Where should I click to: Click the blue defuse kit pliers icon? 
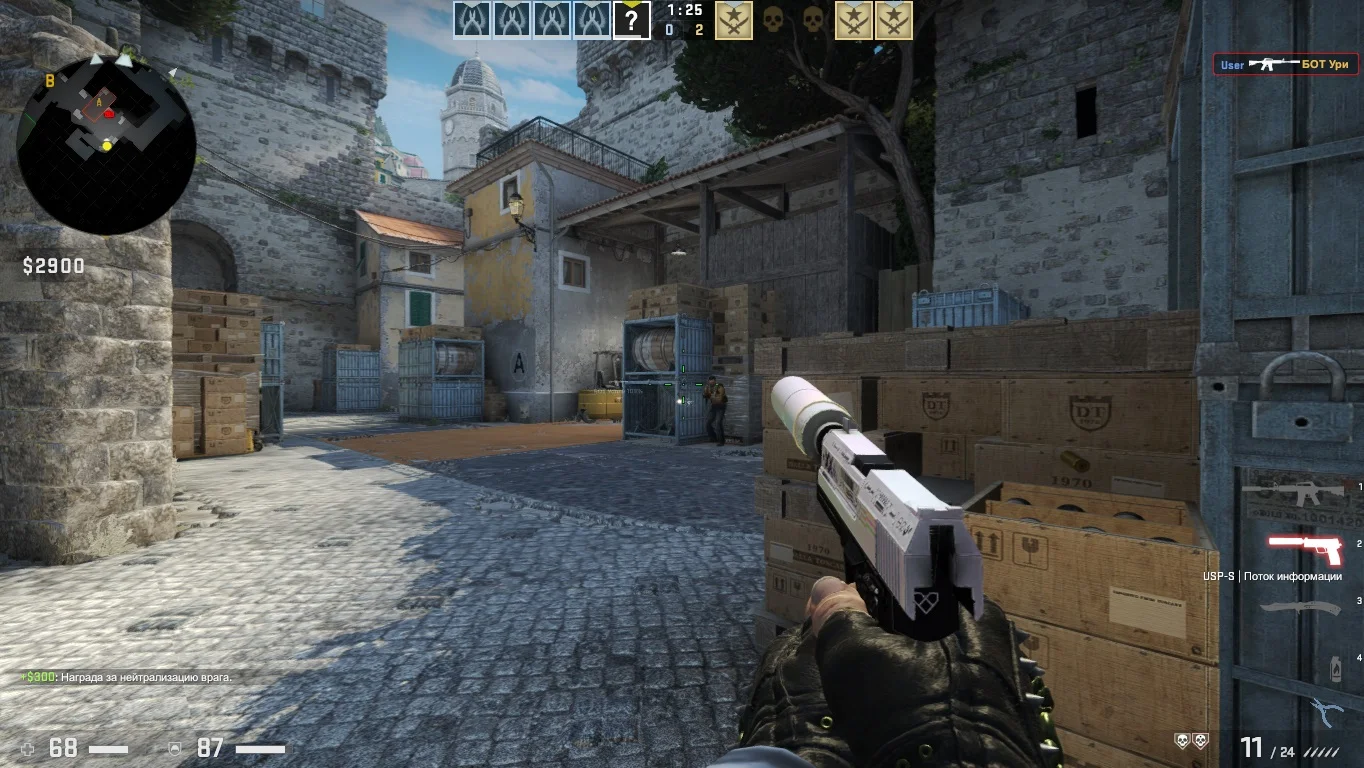pyautogui.click(x=1326, y=712)
